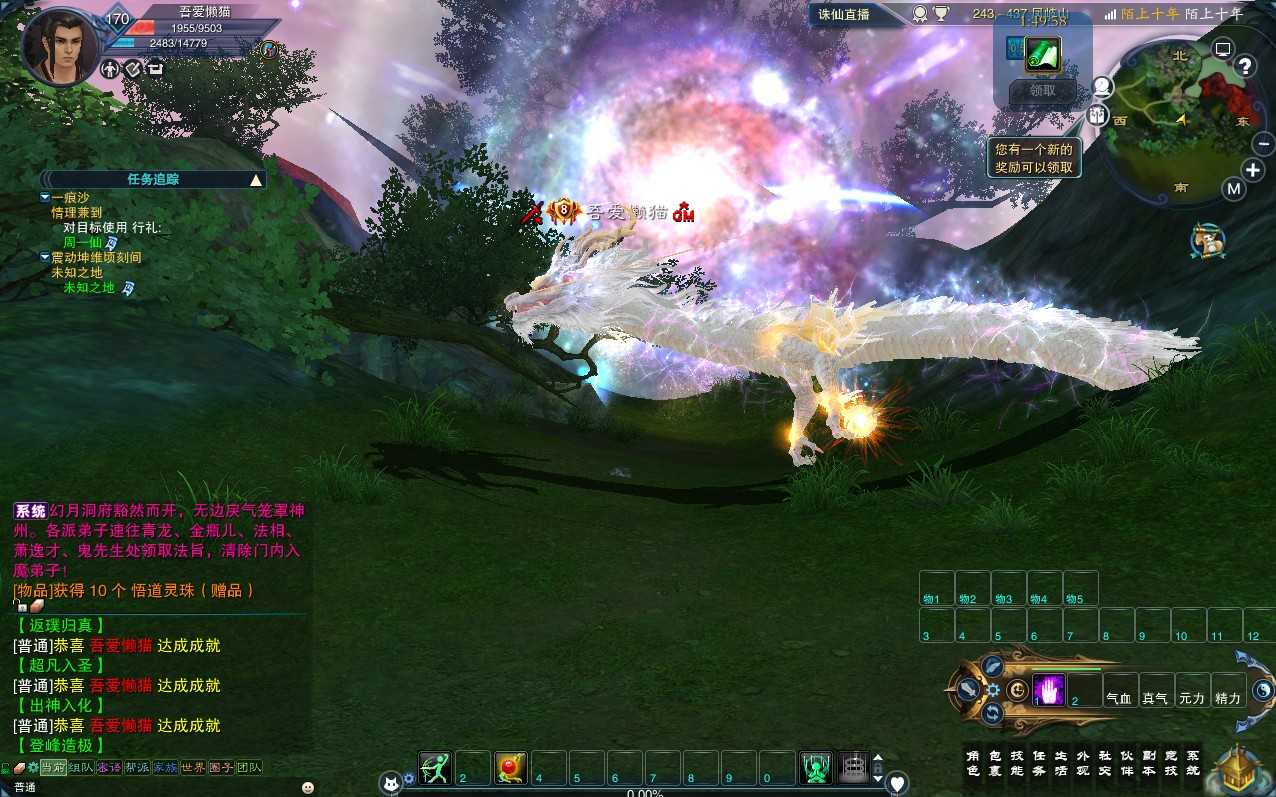Open the 诛仙直播 live stream panel

pos(844,14)
